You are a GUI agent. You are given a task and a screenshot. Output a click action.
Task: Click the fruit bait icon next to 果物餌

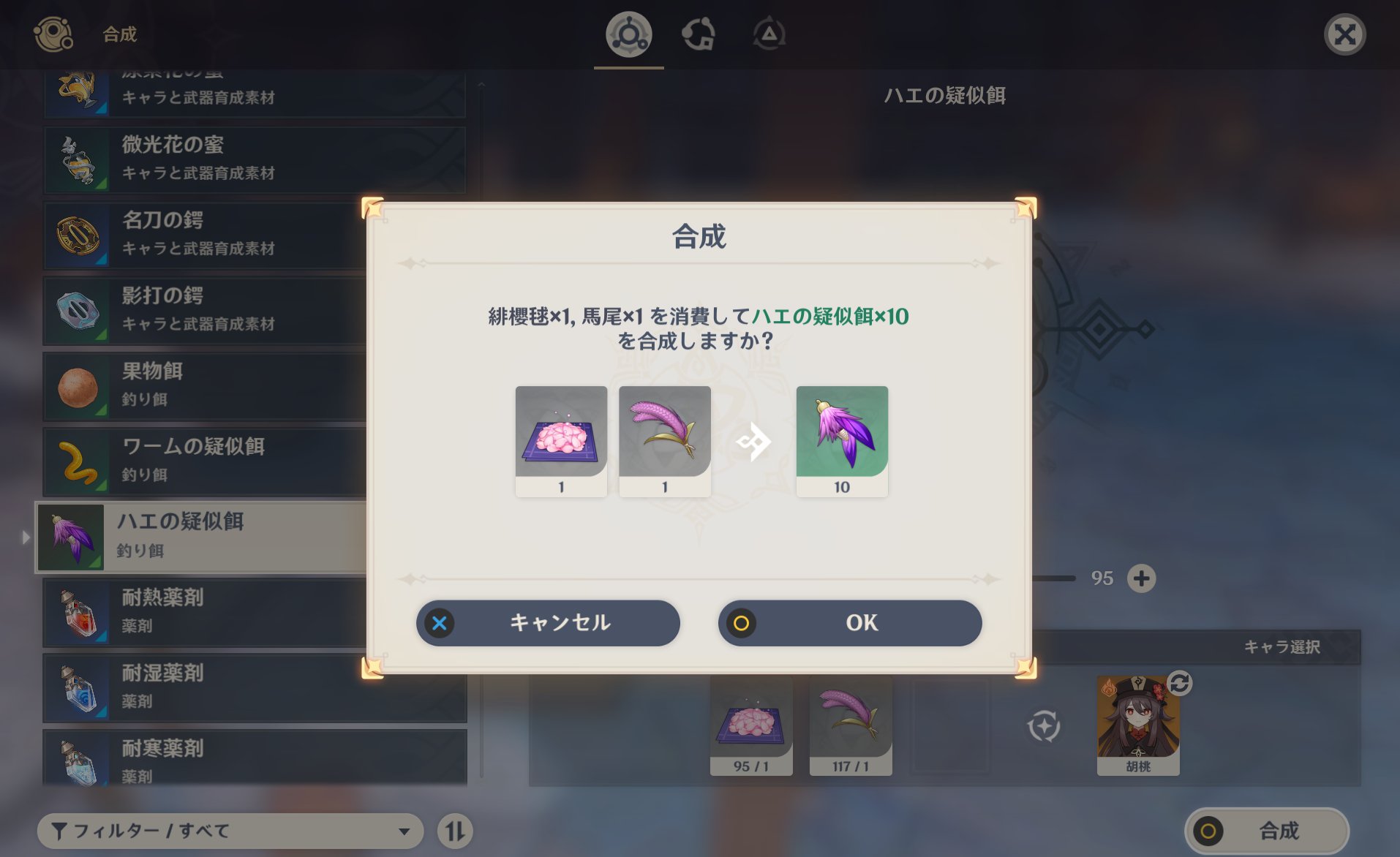79,386
